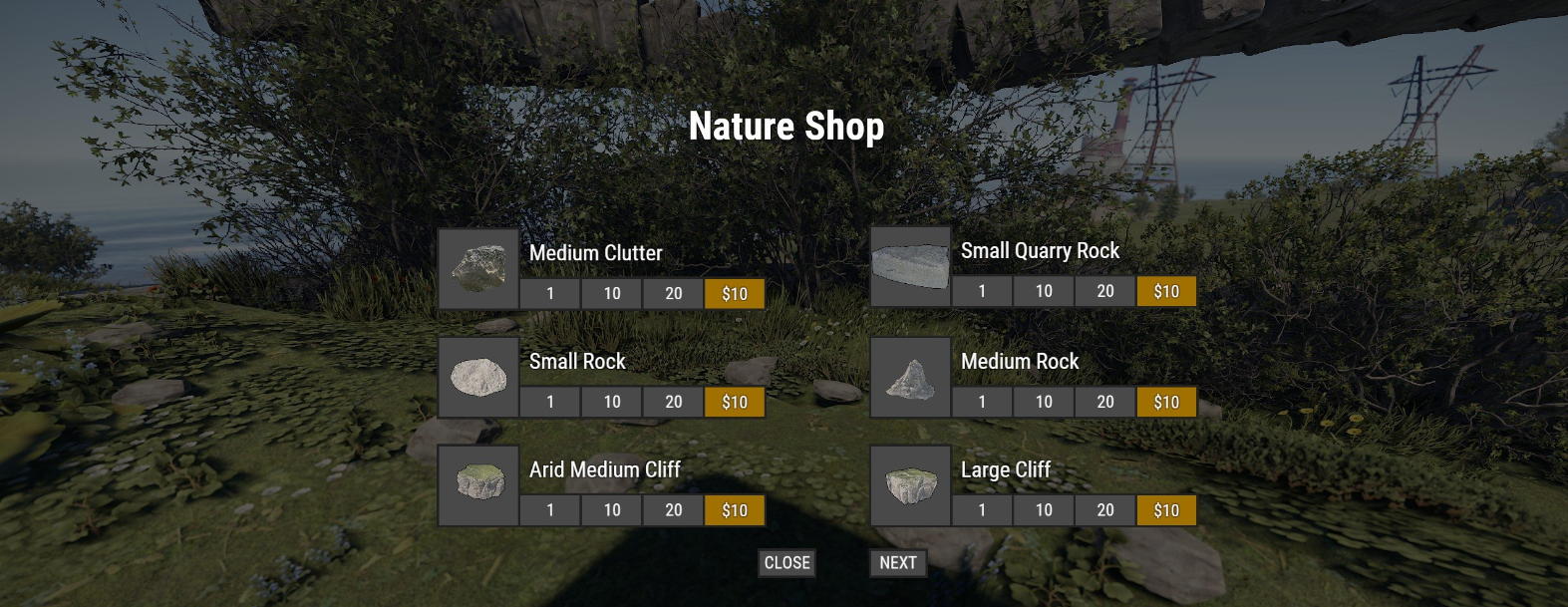The image size is (1568, 607).
Task: Click the $10 price for Large Cliff
Action: 1166,510
